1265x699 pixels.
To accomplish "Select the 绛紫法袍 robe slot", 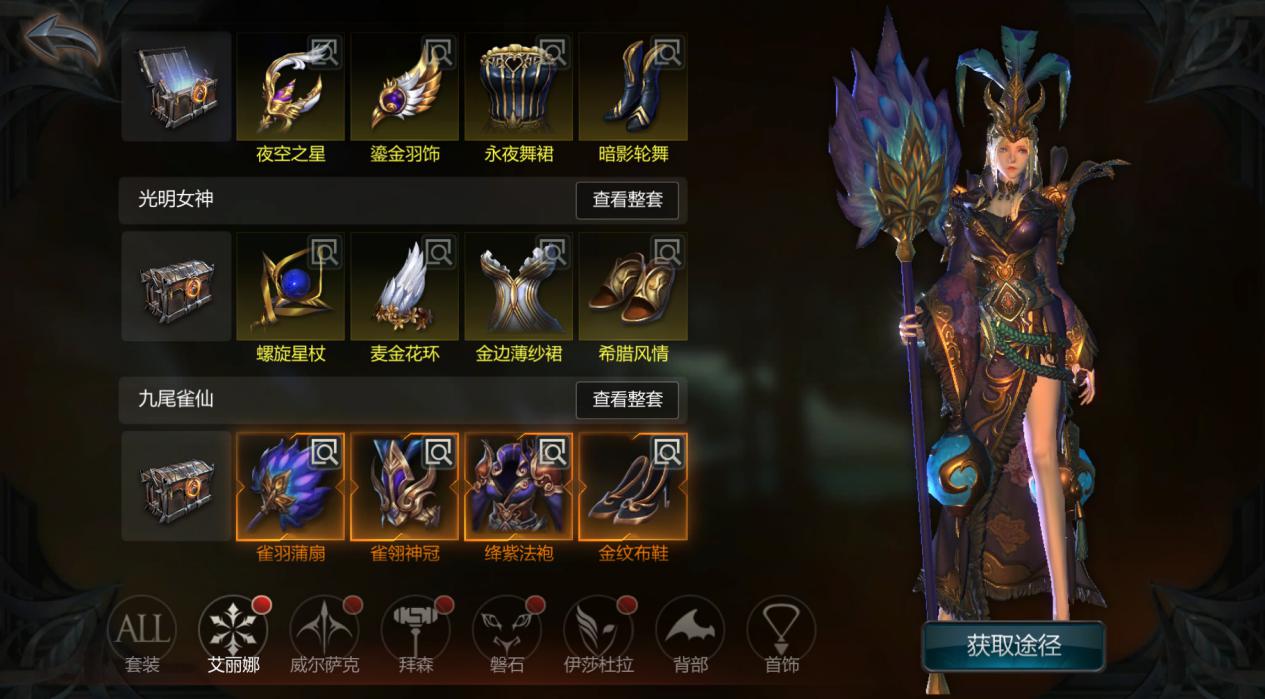I will tap(519, 487).
